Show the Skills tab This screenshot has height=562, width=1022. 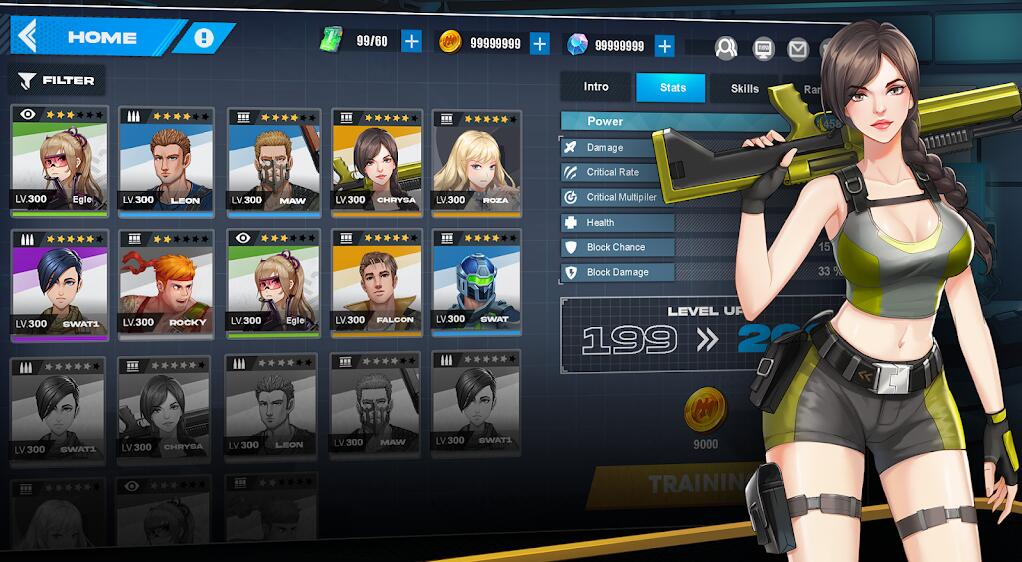pos(744,88)
